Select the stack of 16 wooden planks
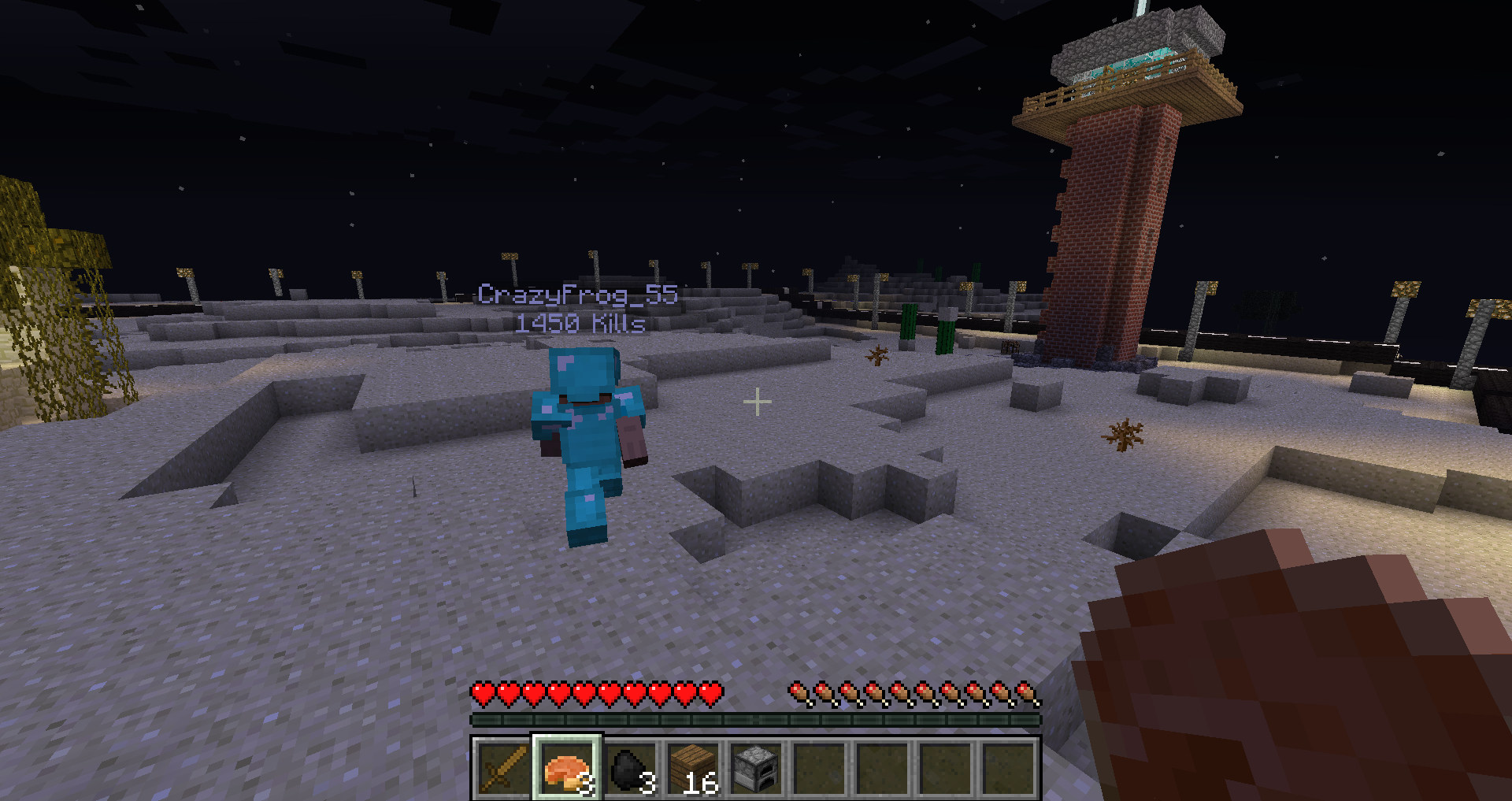This screenshot has height=801, width=1512. coord(693,768)
